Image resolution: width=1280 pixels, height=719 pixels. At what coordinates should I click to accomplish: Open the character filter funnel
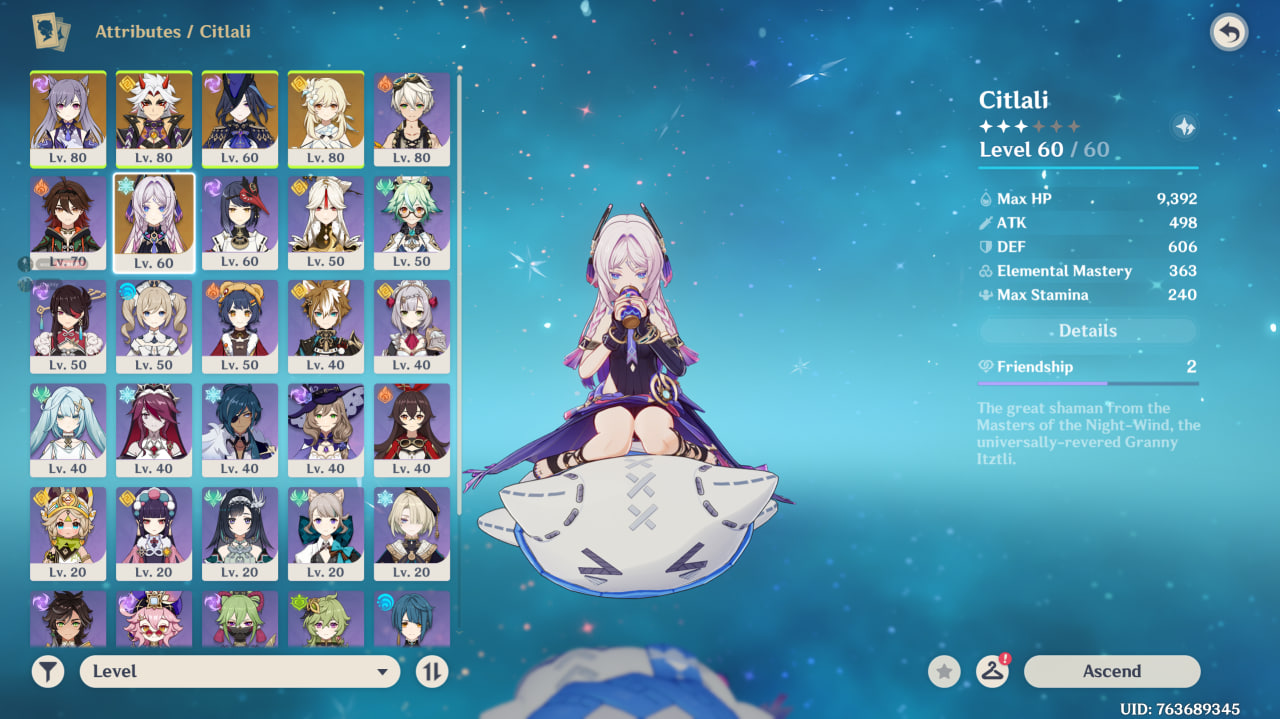[47, 671]
